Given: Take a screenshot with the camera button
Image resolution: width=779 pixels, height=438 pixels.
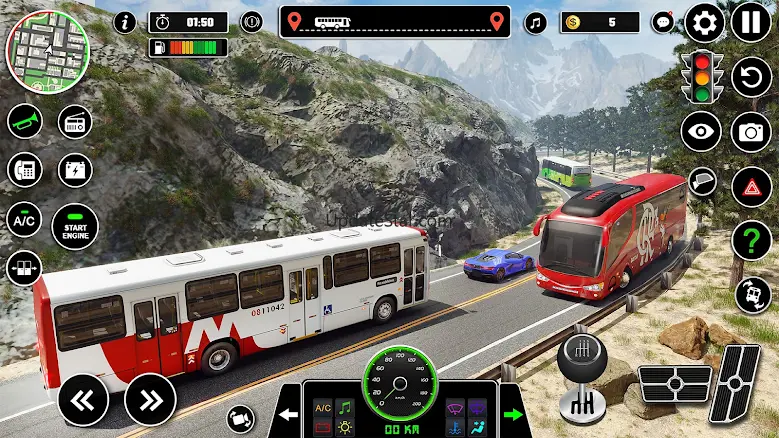Looking at the screenshot, I should (x=751, y=131).
